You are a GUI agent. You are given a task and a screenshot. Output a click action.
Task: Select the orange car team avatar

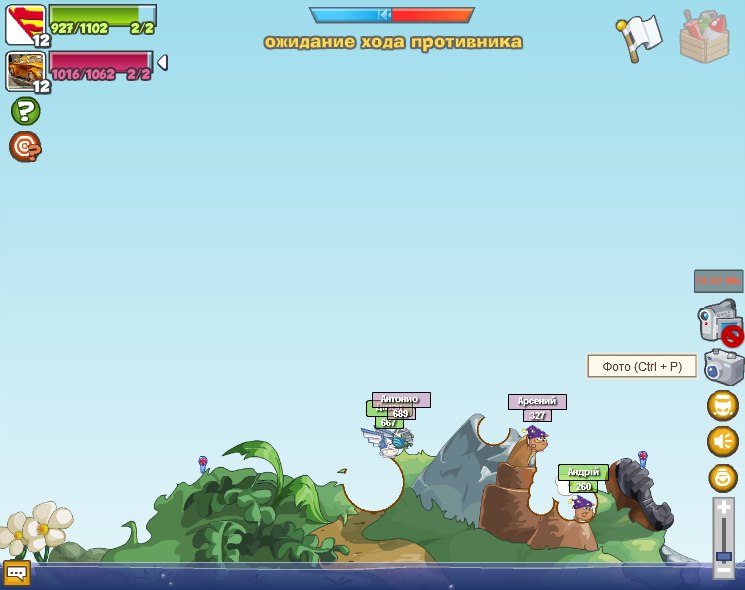tap(25, 72)
